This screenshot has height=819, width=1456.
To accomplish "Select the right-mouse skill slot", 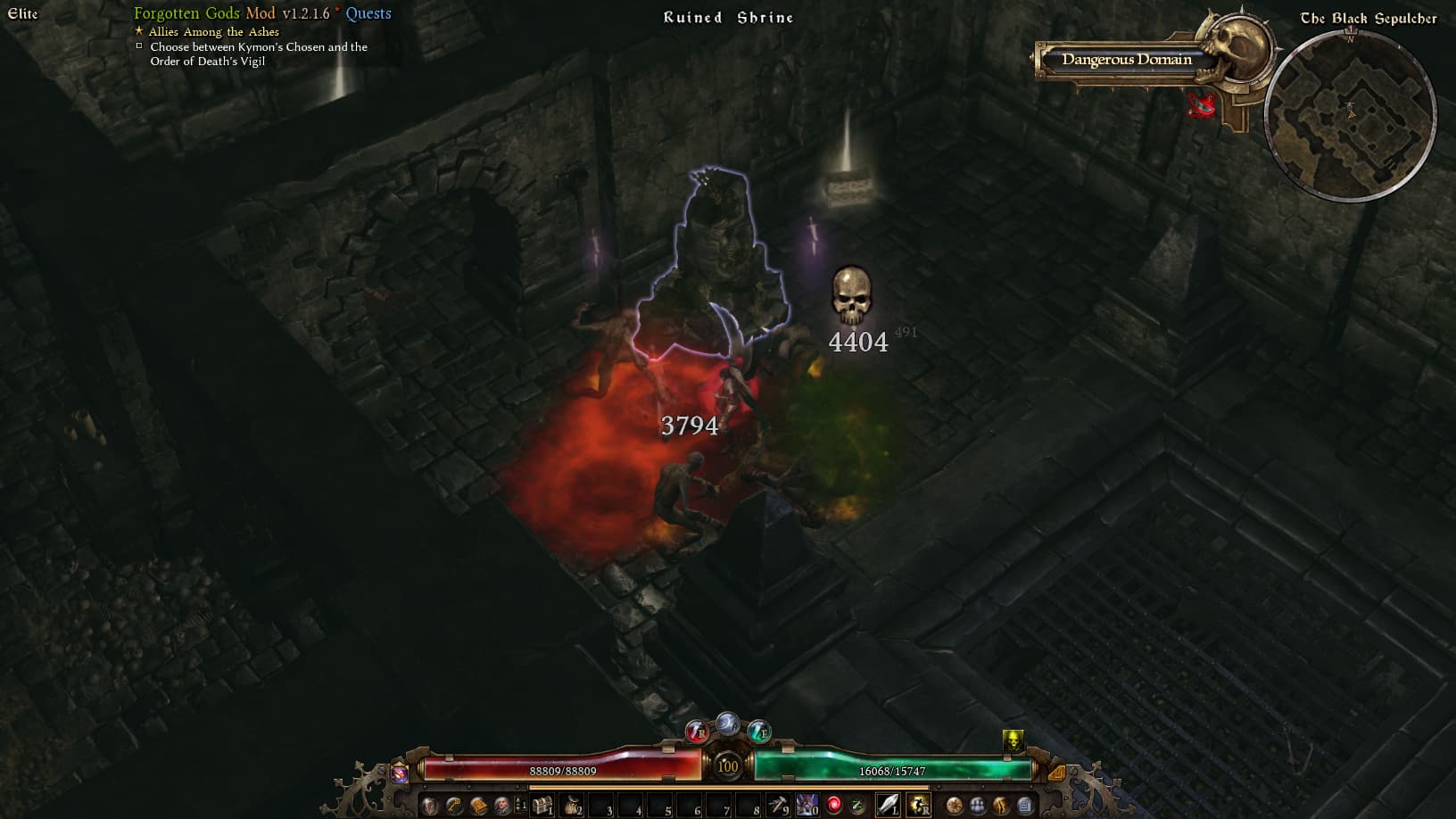I will tap(919, 806).
